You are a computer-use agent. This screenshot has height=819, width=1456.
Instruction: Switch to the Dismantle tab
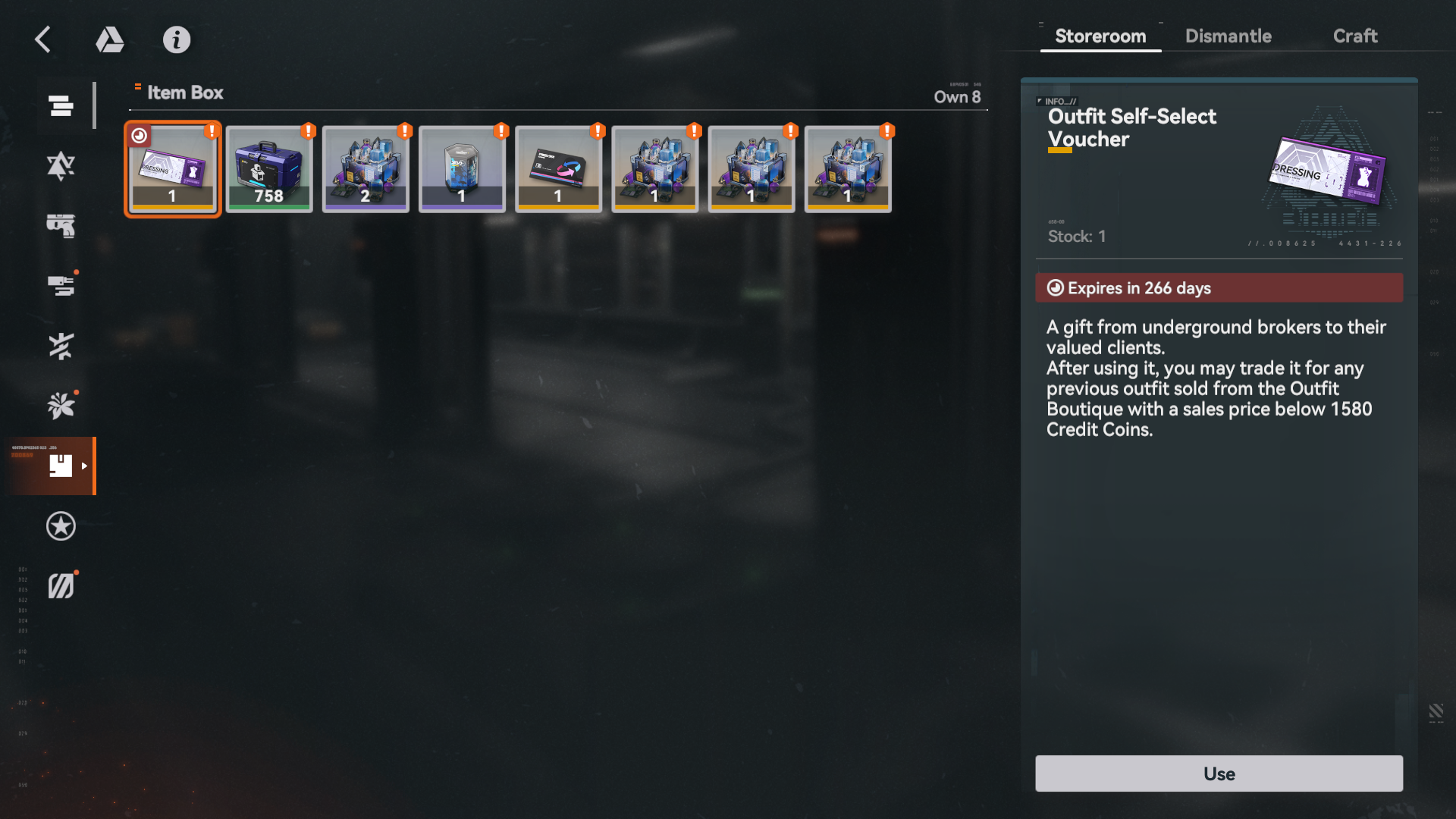point(1228,36)
